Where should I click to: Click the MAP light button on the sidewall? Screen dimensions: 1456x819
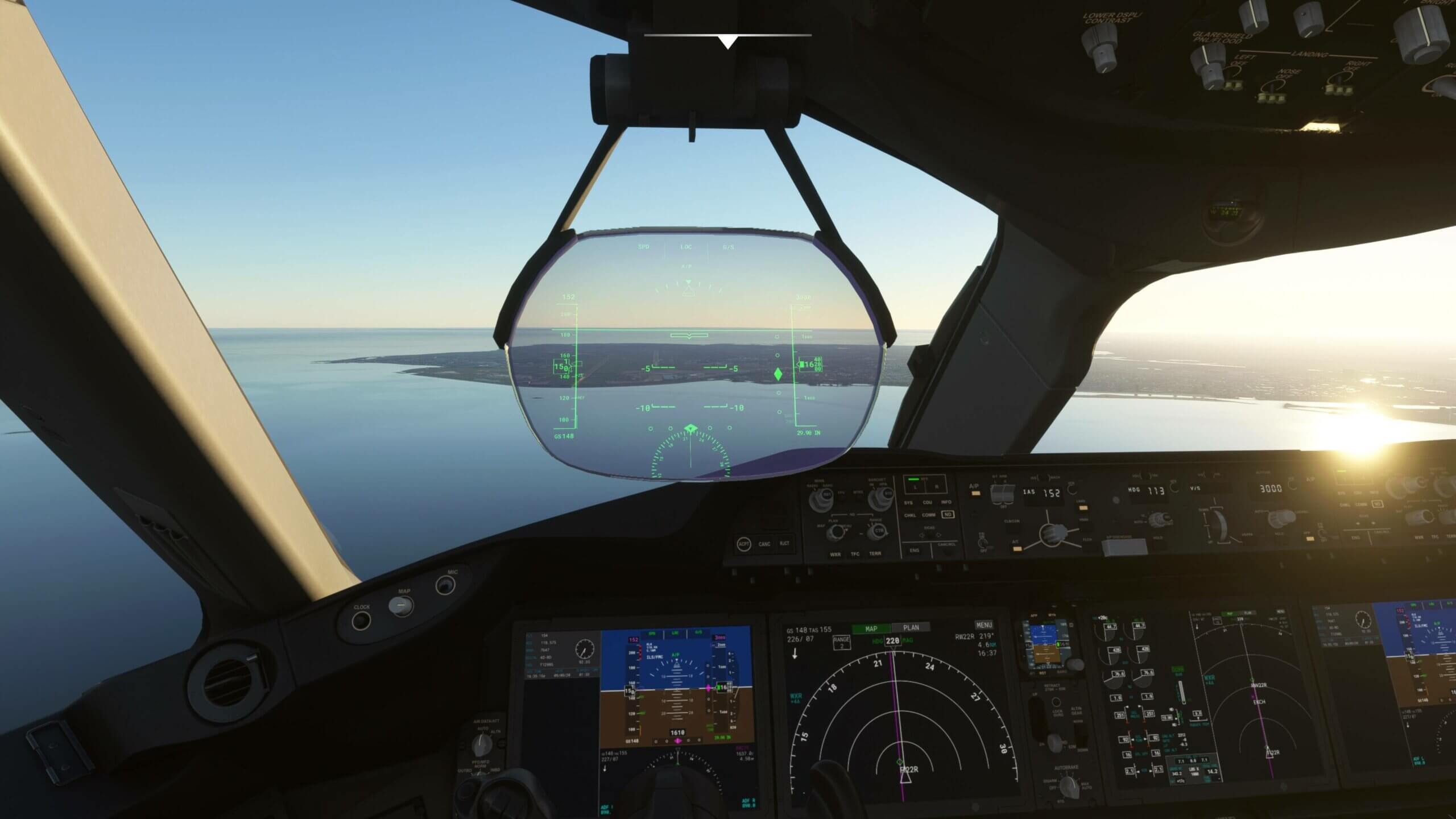(x=402, y=606)
